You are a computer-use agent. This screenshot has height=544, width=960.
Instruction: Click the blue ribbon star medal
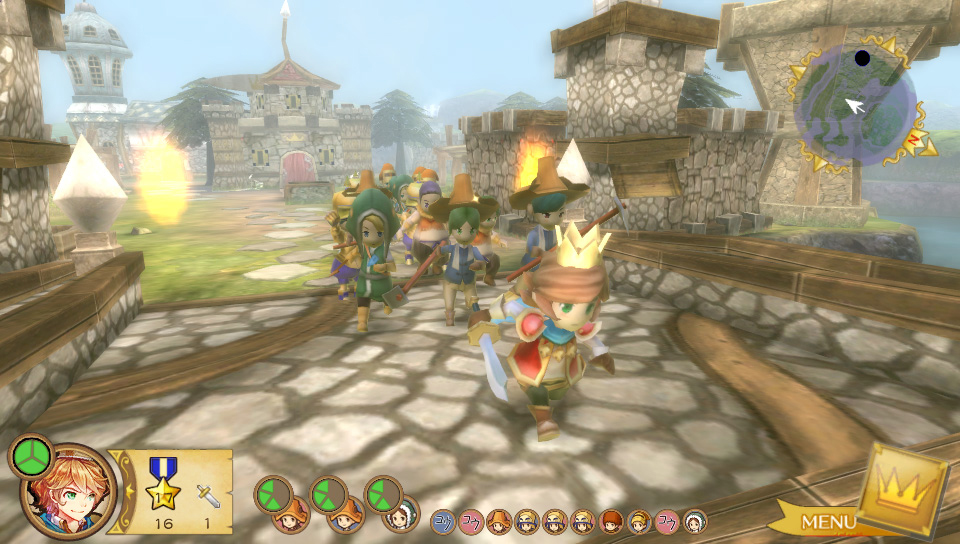[x=161, y=484]
